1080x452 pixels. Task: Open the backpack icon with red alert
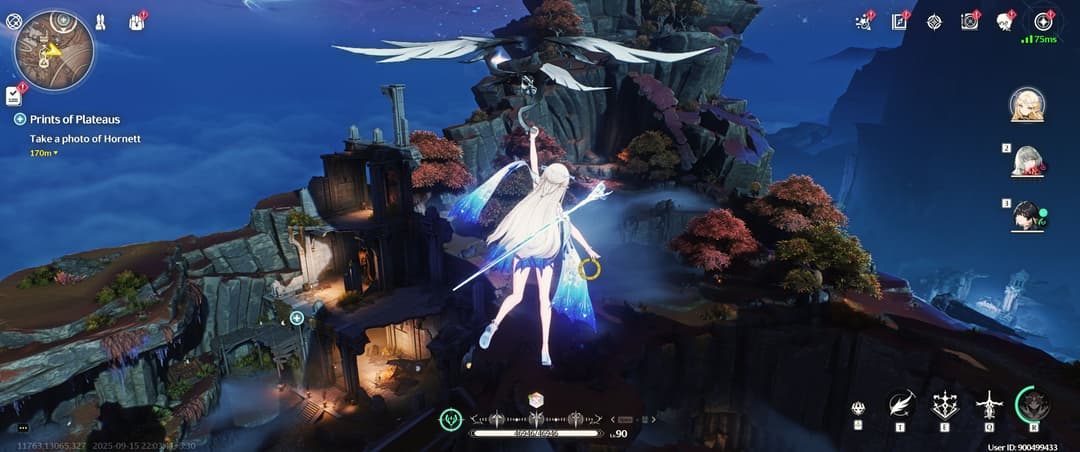[136, 21]
